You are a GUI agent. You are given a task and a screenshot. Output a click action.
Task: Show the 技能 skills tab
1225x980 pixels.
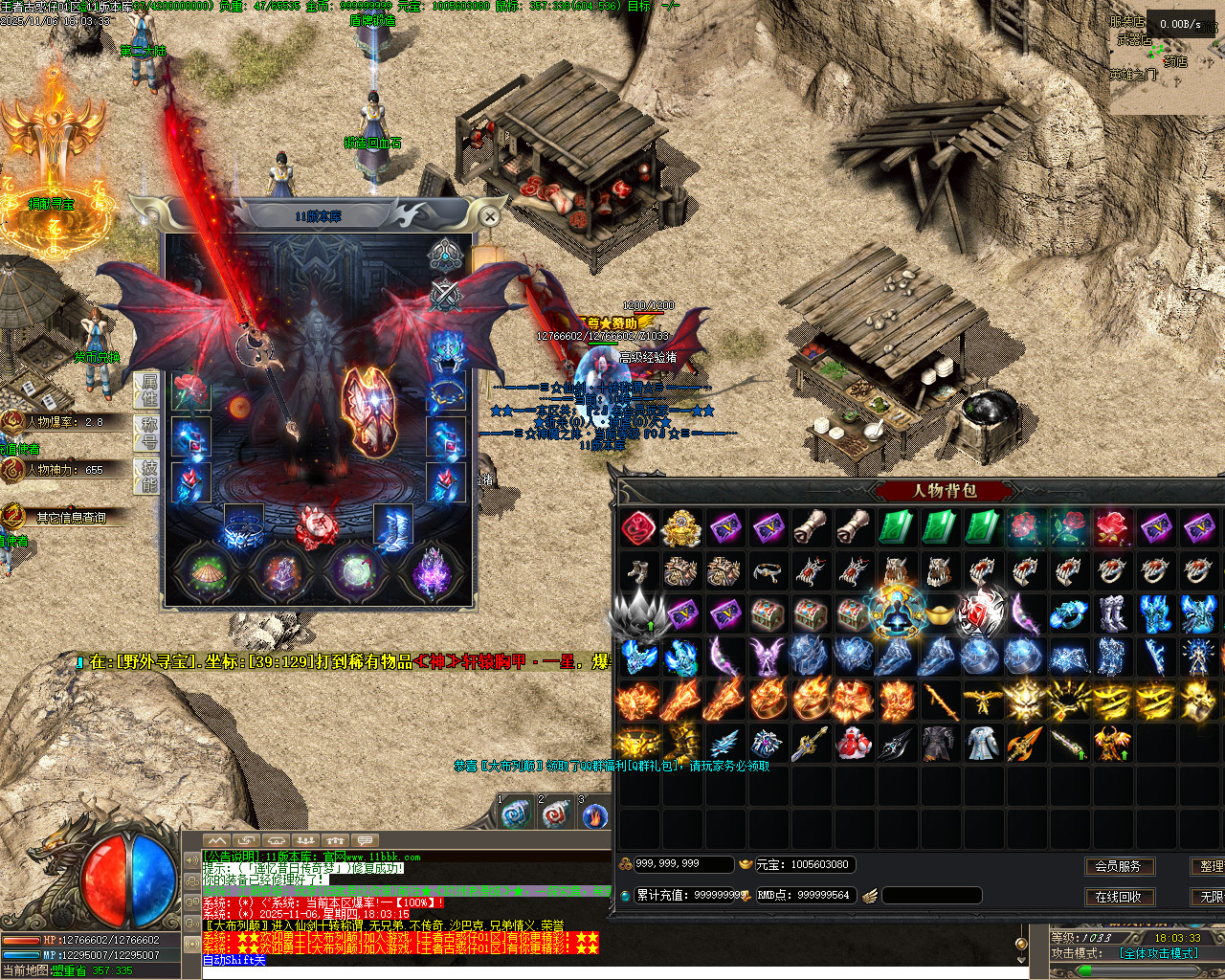[149, 476]
